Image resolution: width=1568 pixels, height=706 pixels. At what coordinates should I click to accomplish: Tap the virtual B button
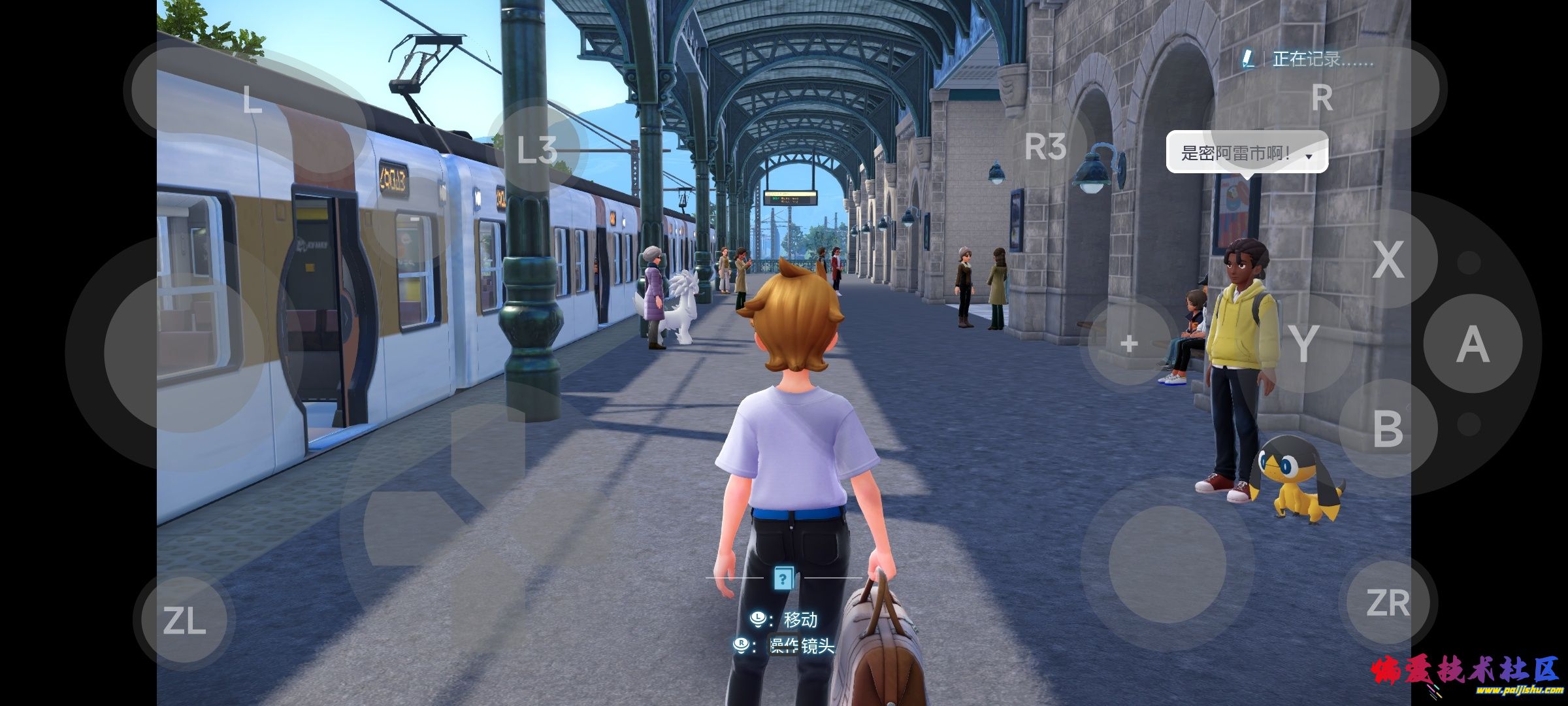1388,429
